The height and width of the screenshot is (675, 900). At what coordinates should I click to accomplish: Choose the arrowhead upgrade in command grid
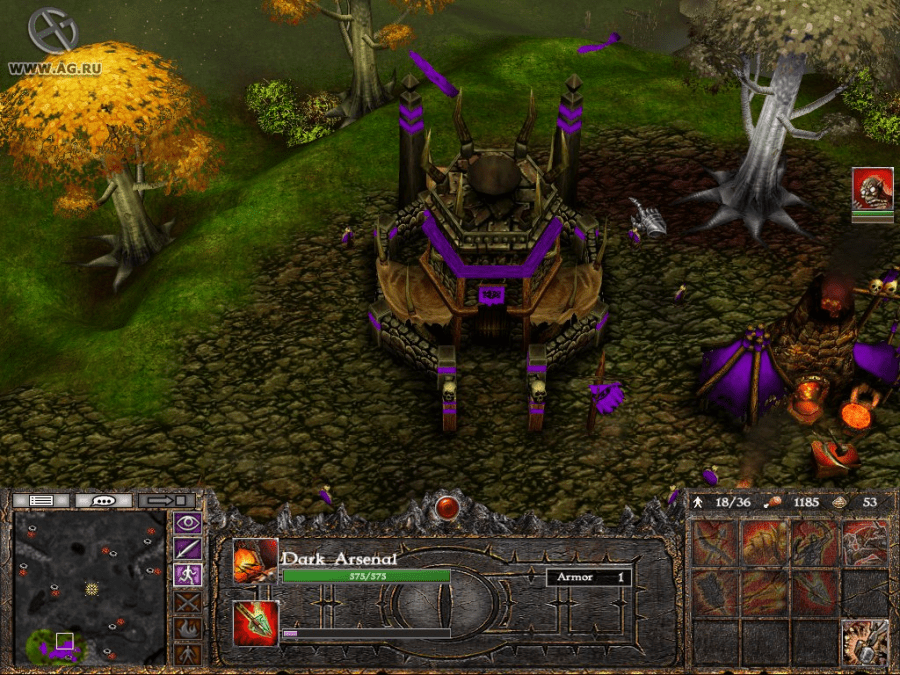click(815, 593)
